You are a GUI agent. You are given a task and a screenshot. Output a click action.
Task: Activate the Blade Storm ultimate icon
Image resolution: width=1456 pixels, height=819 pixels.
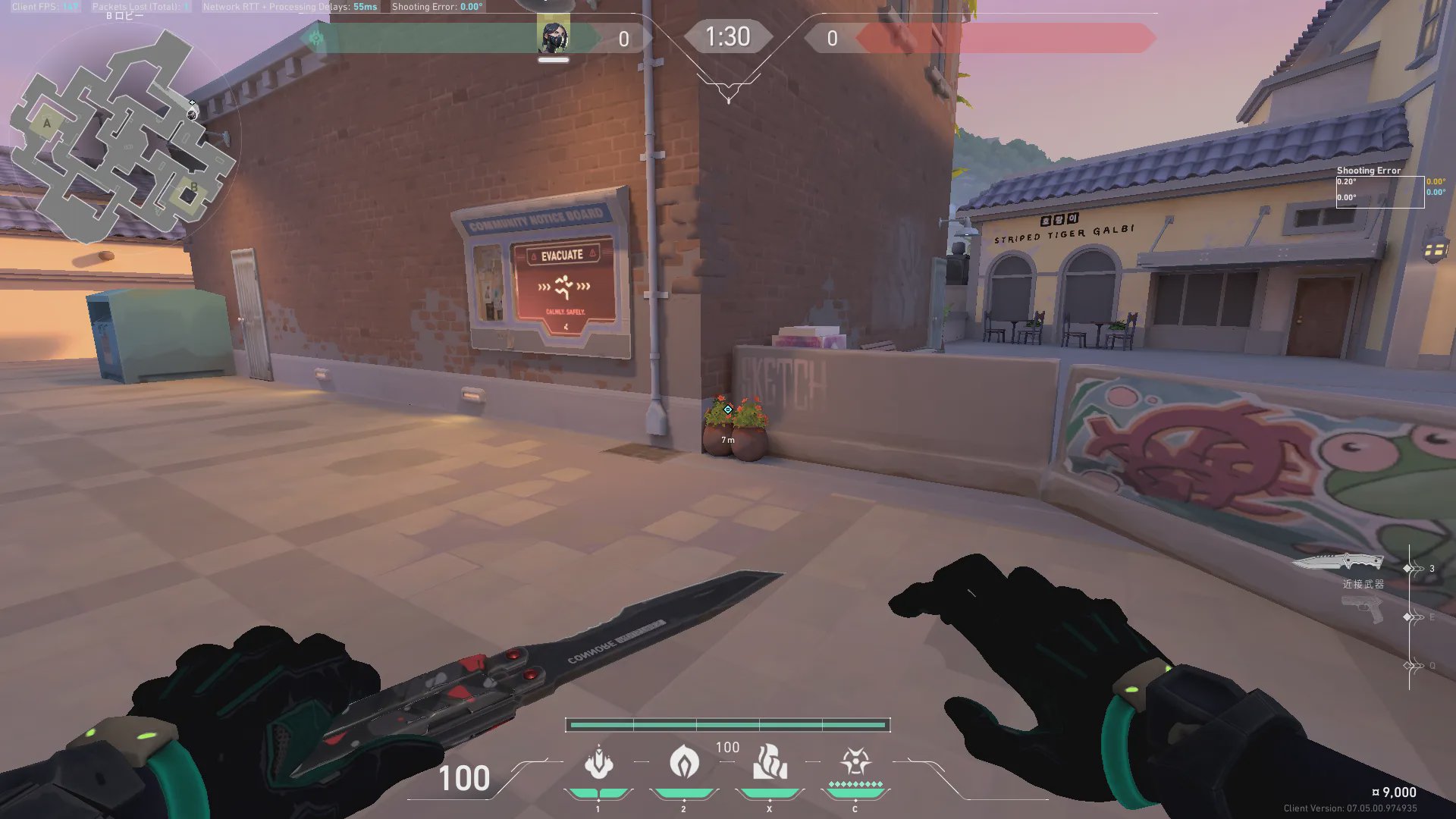pos(855,762)
